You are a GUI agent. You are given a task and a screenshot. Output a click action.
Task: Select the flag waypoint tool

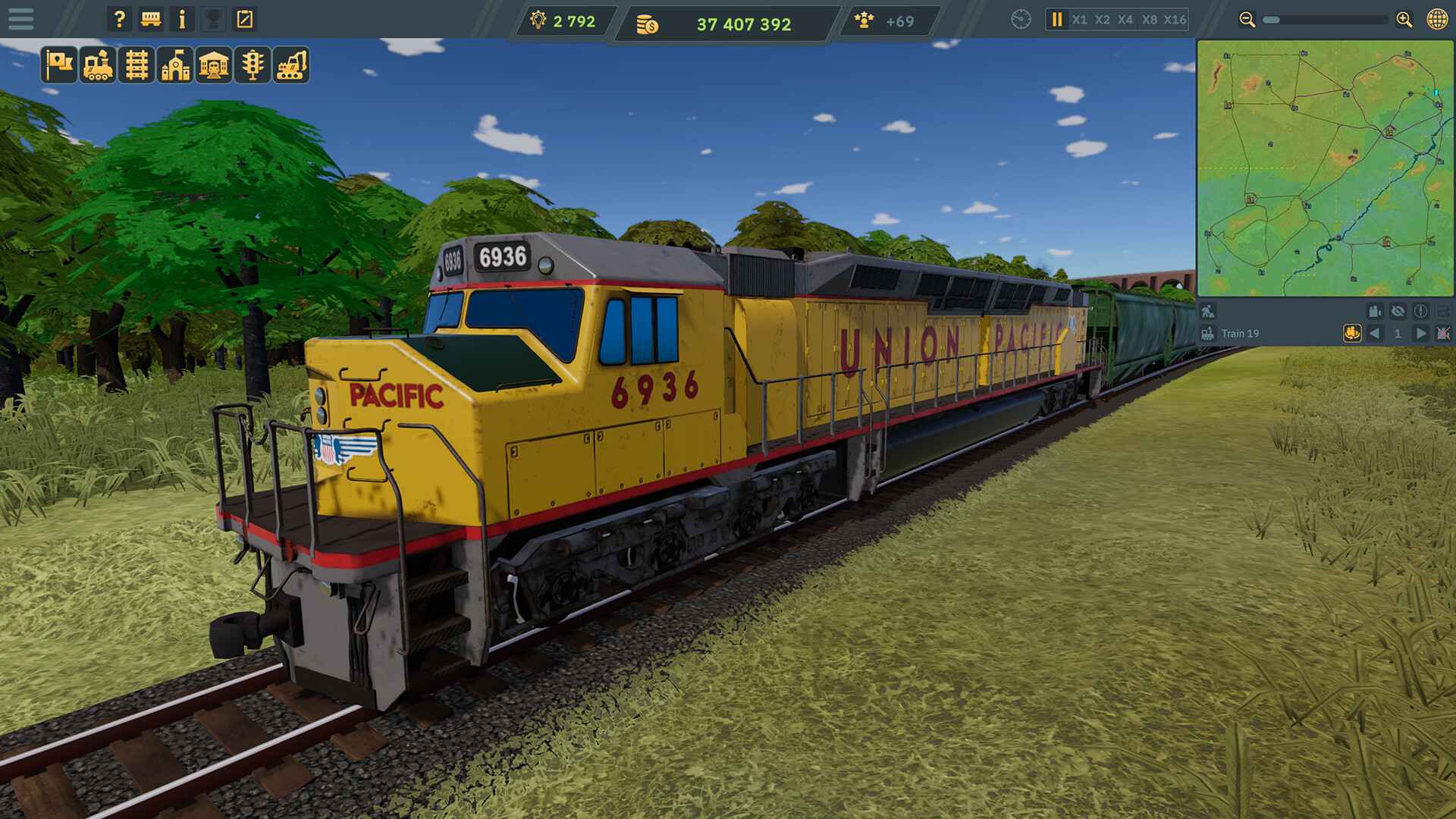pos(59,68)
